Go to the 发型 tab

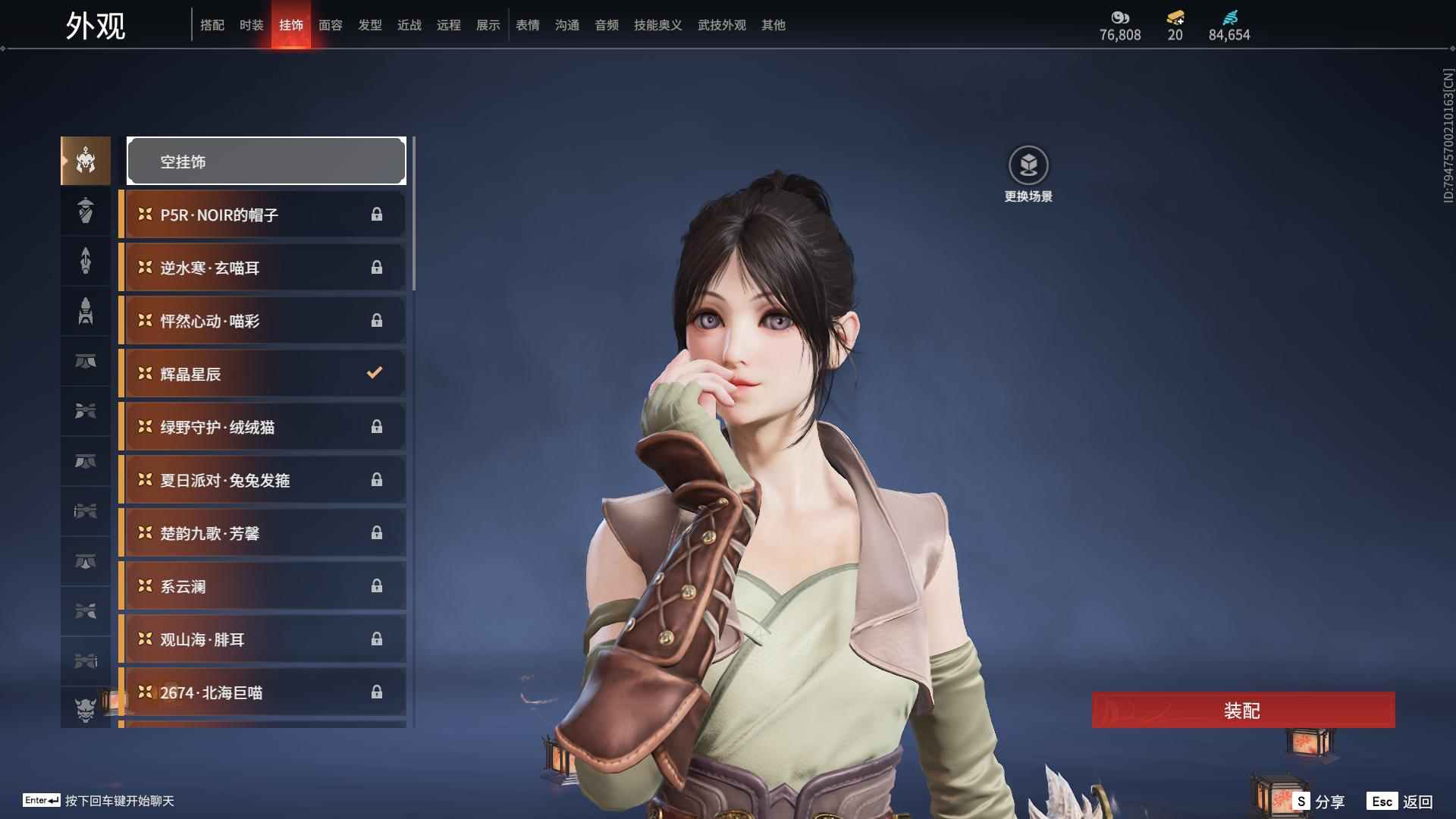click(369, 25)
